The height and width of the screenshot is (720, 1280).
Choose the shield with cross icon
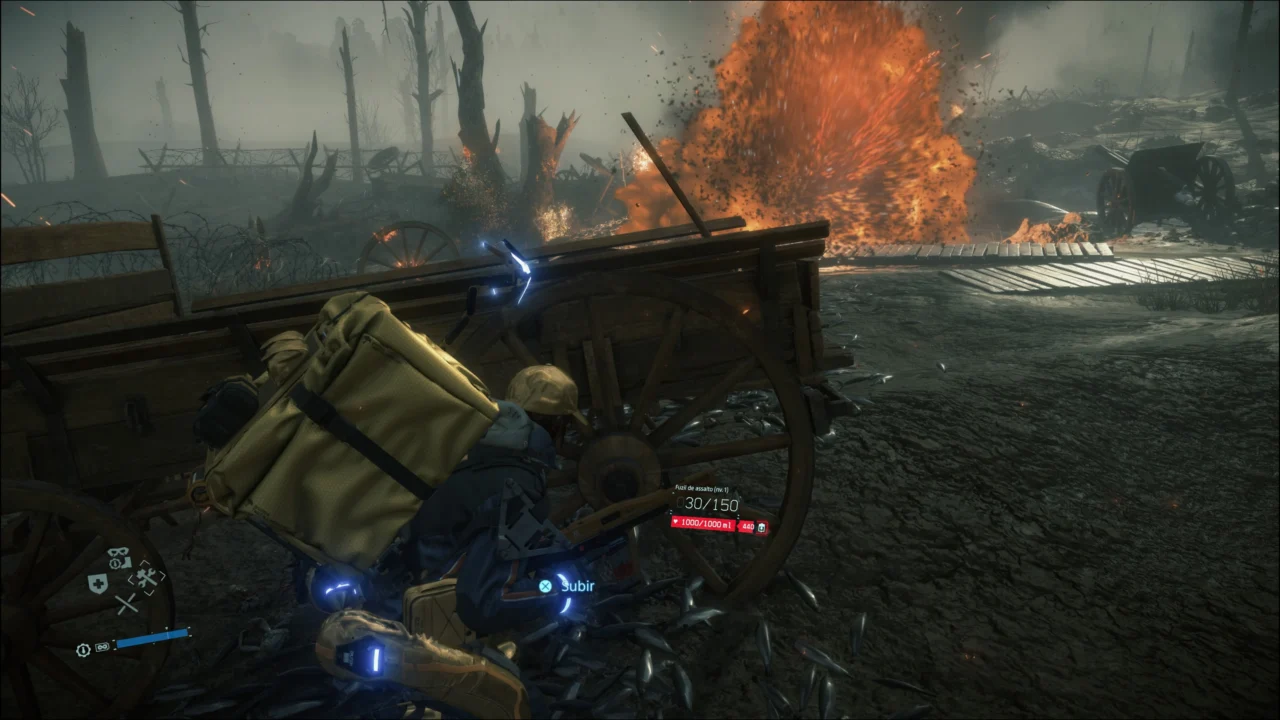coord(98,584)
